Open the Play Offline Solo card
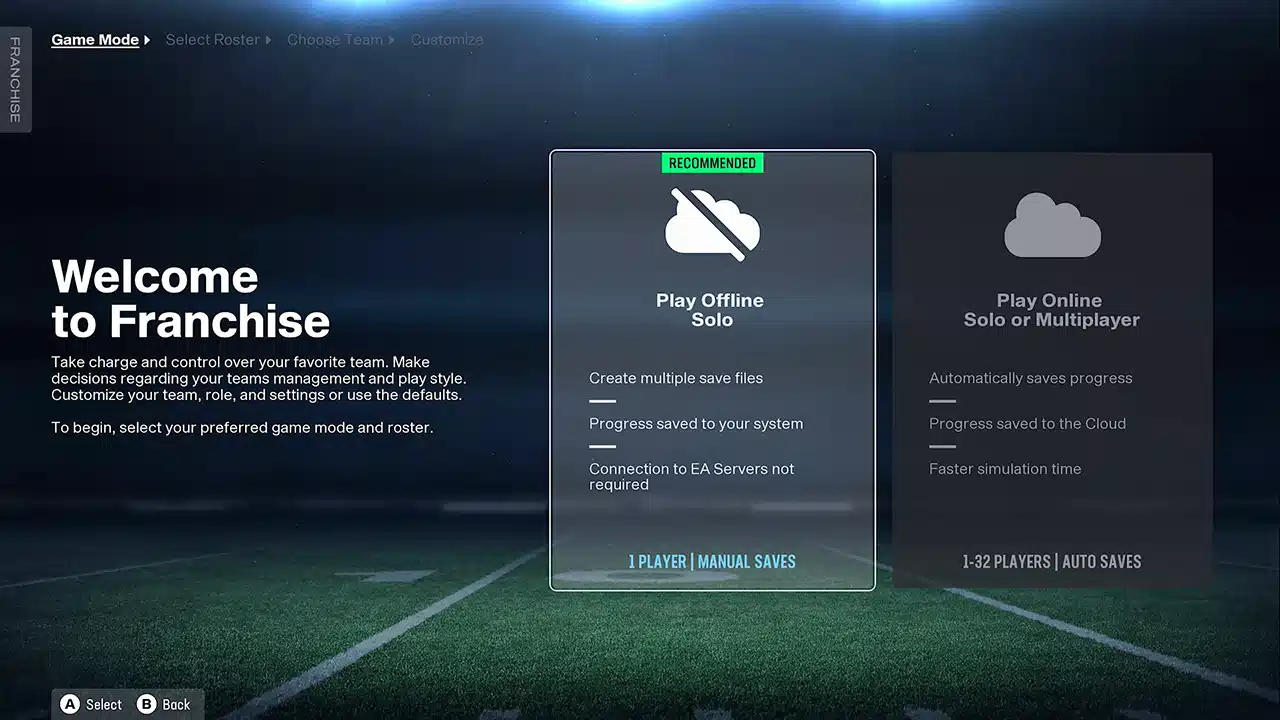Screen dimensions: 1280x720 click(x=712, y=370)
